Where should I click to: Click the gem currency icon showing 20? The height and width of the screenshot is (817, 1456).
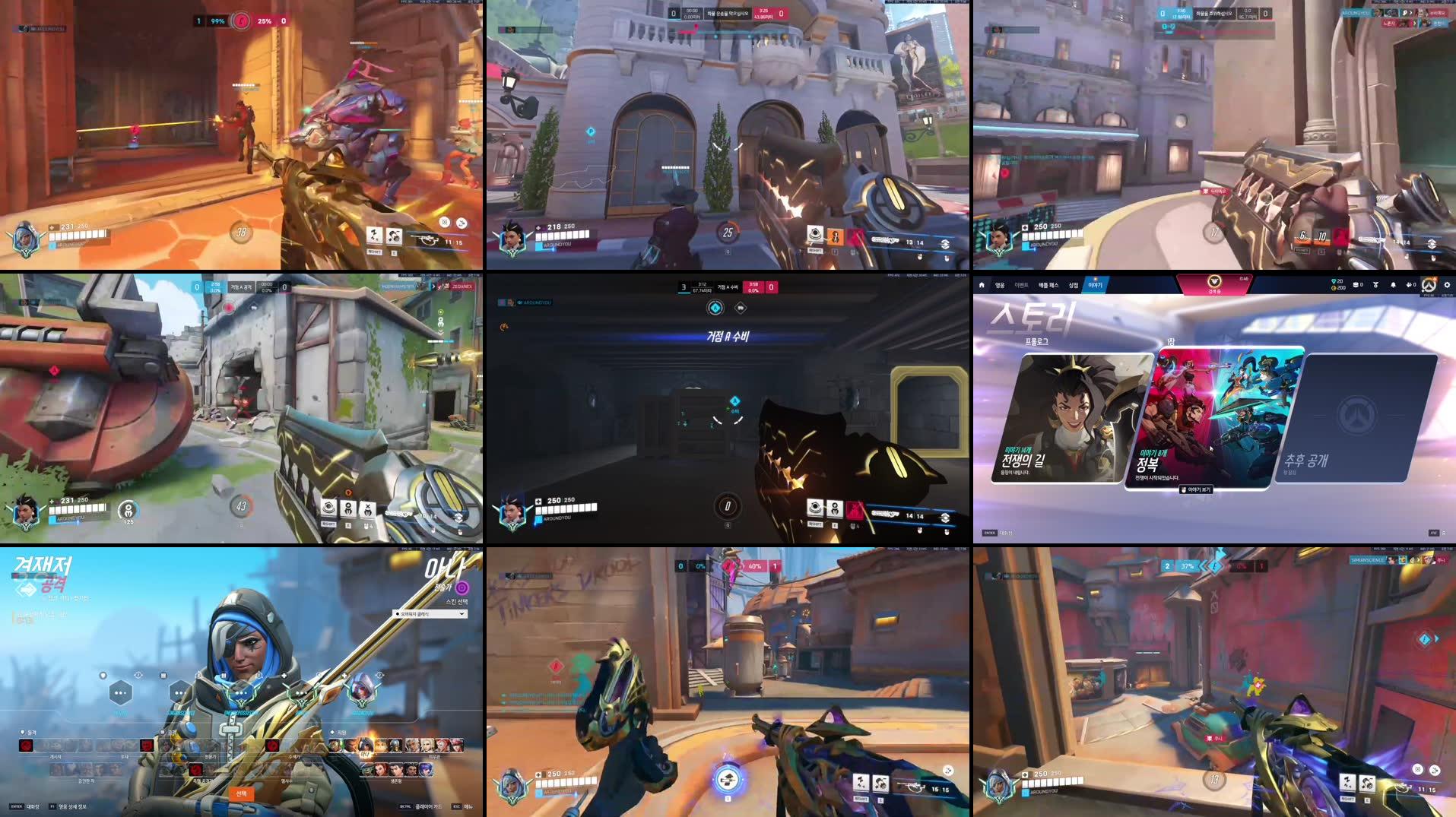[x=1334, y=280]
